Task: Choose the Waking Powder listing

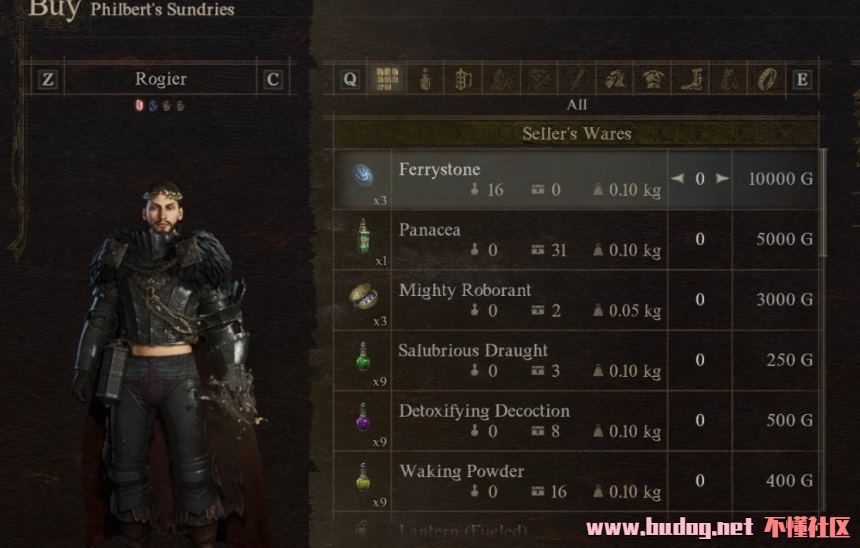Action: pos(500,480)
